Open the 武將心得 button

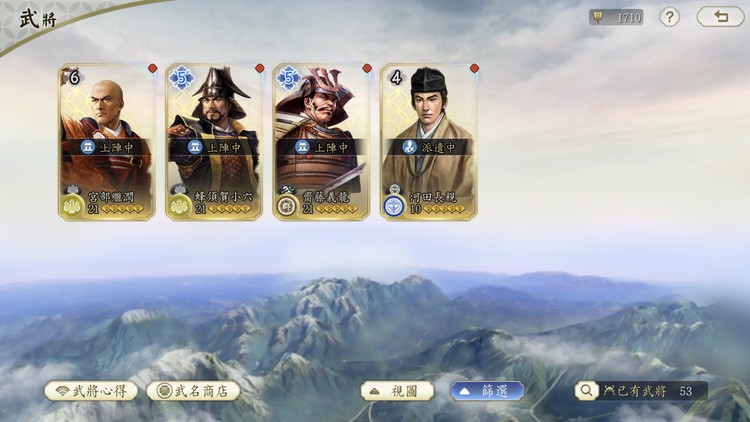pyautogui.click(x=91, y=390)
